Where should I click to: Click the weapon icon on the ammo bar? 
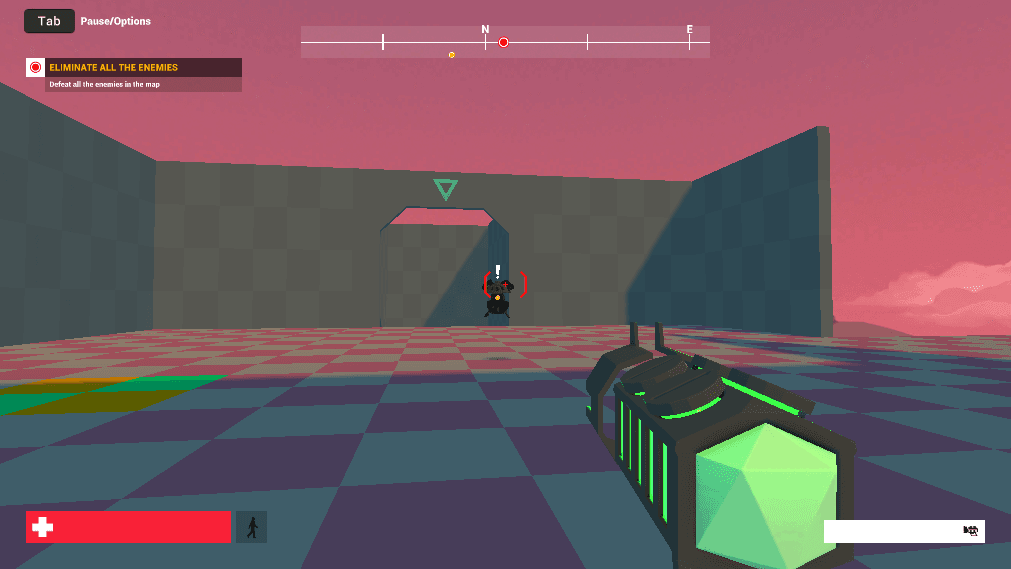pyautogui.click(x=969, y=531)
